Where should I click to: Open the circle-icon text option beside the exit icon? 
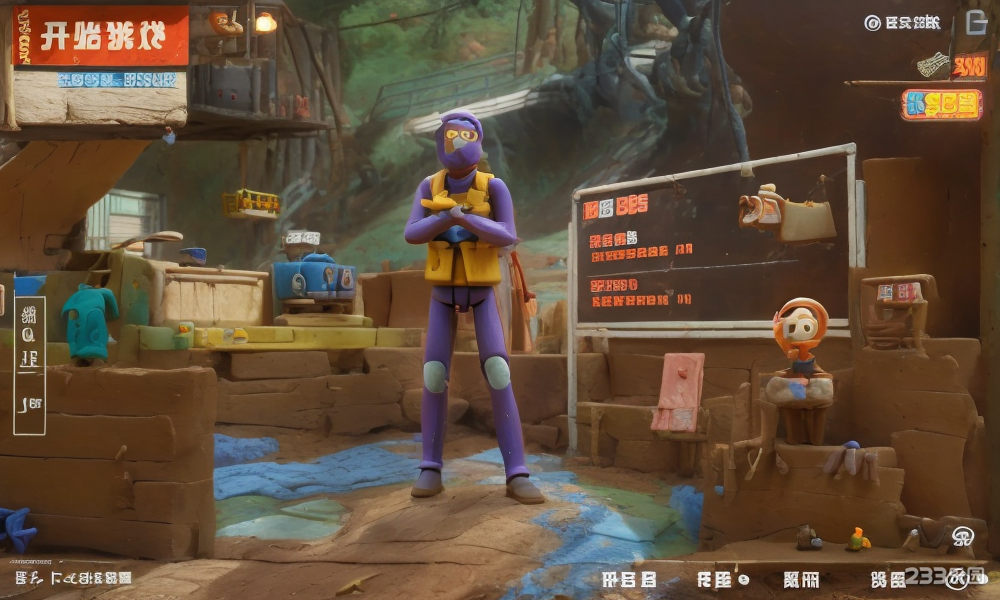903,22
